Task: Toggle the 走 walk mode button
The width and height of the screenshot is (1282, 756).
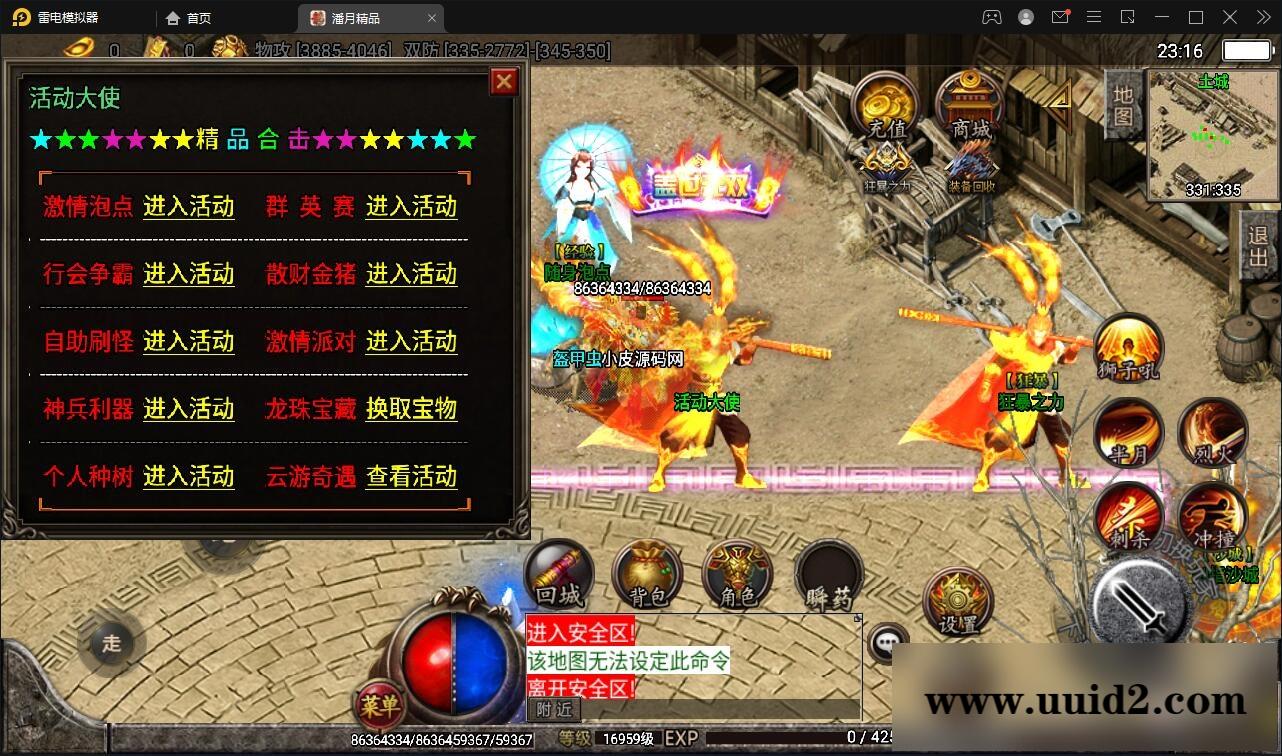Action: [x=110, y=645]
